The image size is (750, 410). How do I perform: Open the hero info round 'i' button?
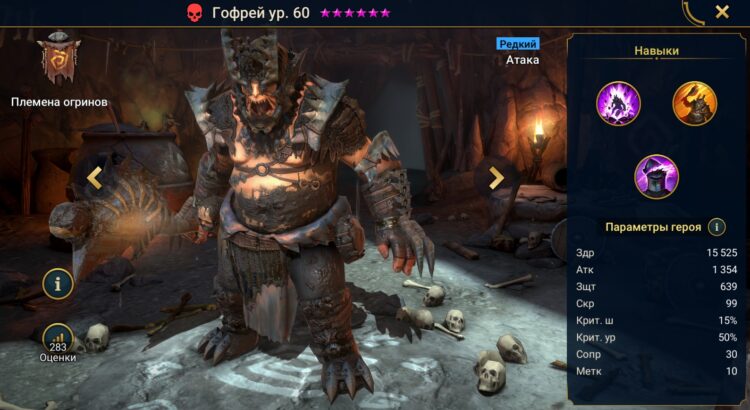[x=58, y=284]
